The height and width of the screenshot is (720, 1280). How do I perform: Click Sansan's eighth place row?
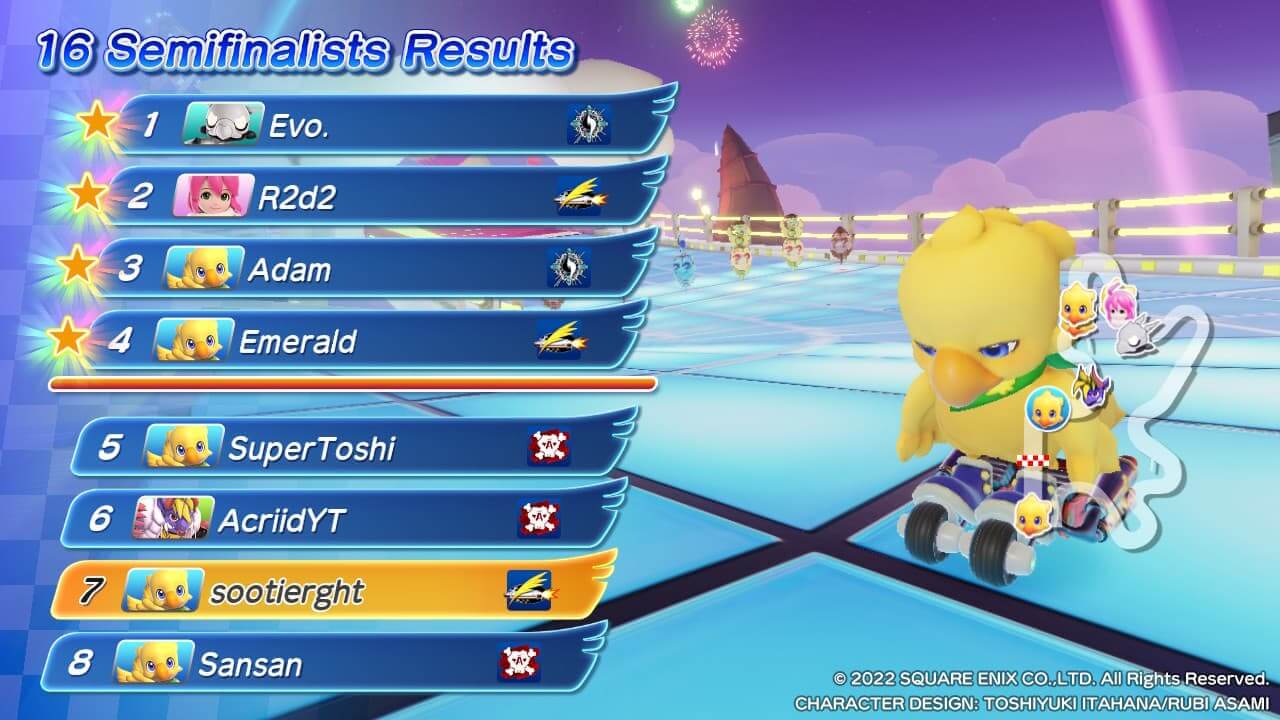click(320, 663)
